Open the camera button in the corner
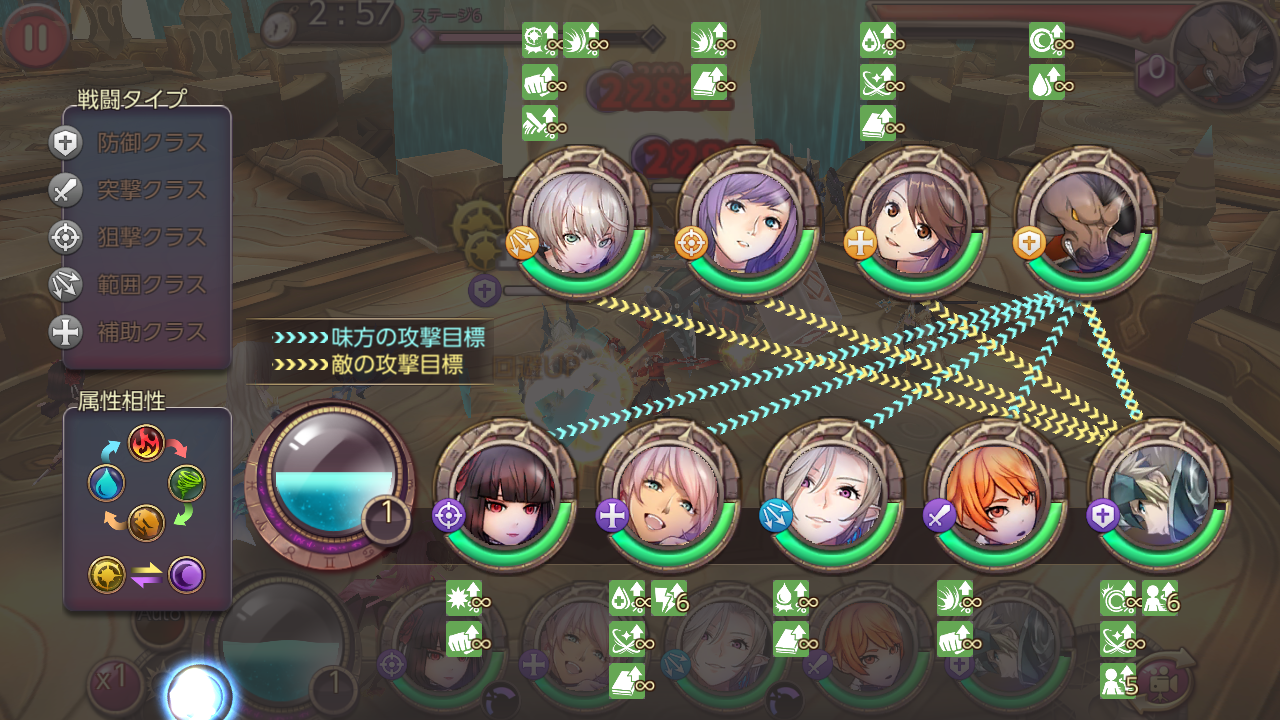1280x720 pixels. [x=1167, y=680]
